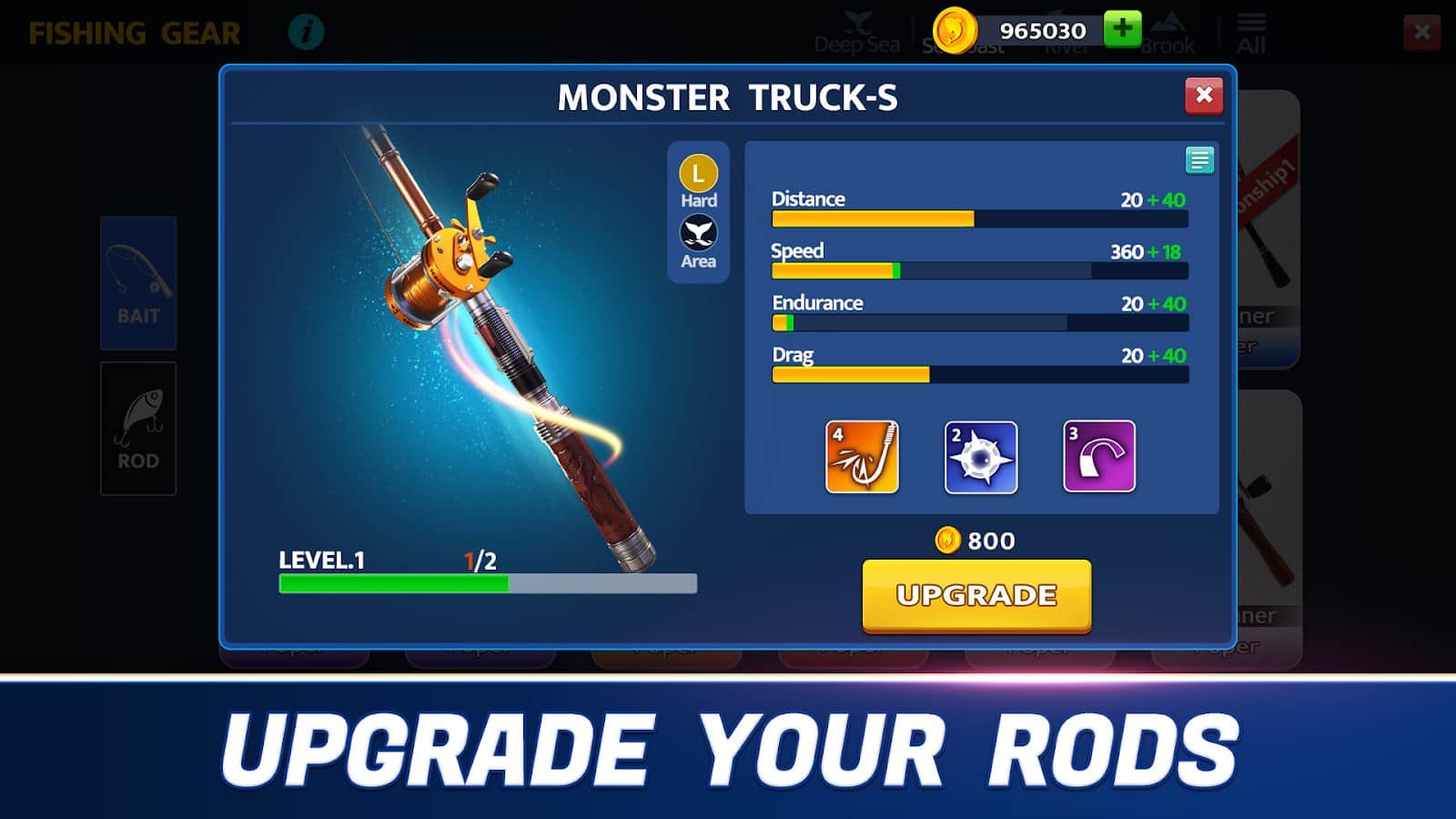Open the Fishing Gear info icon
This screenshot has height=819, width=1456.
click(306, 33)
